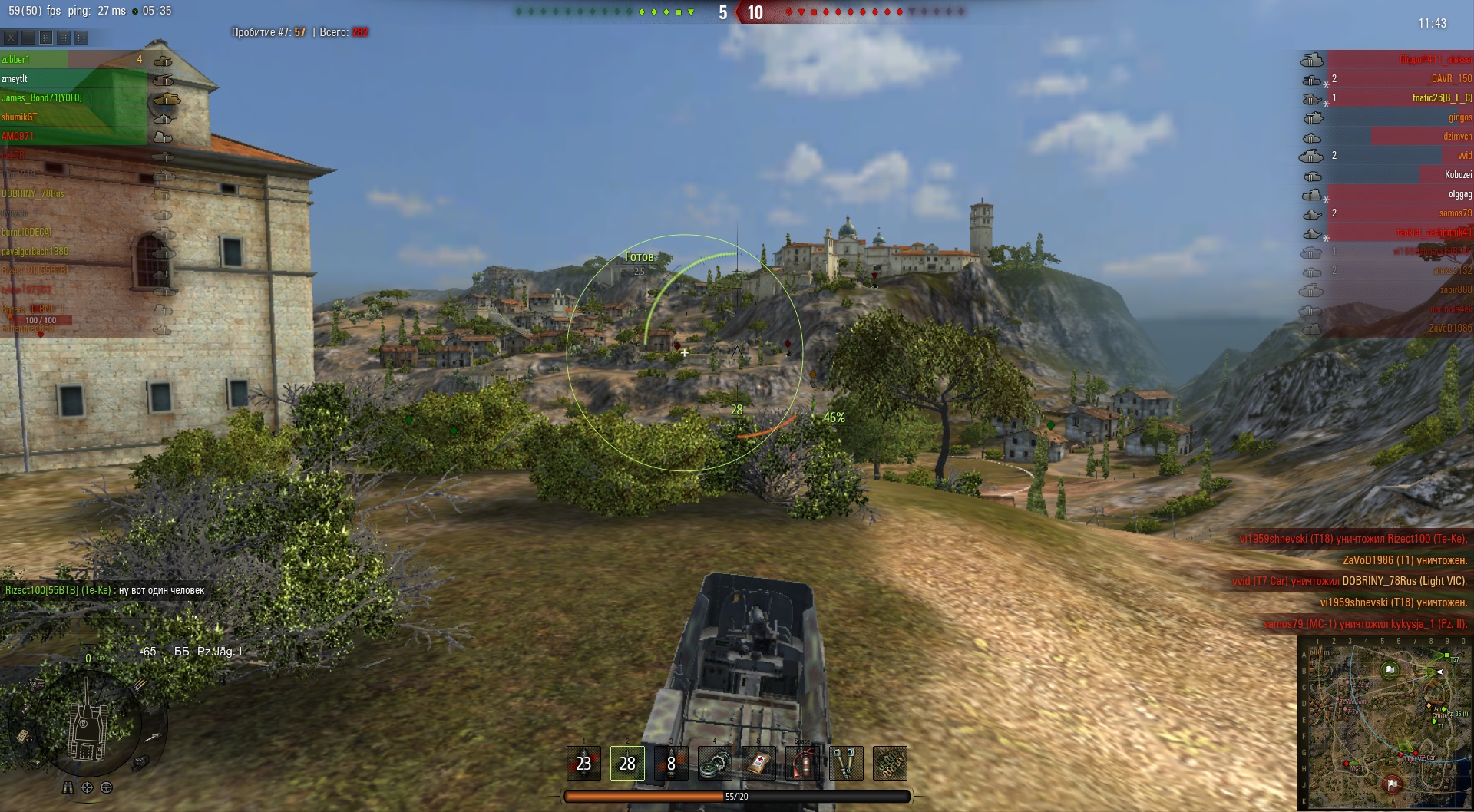Click the camouflage net equipment icon
Screen dimensions: 1474x812
pos(891,763)
